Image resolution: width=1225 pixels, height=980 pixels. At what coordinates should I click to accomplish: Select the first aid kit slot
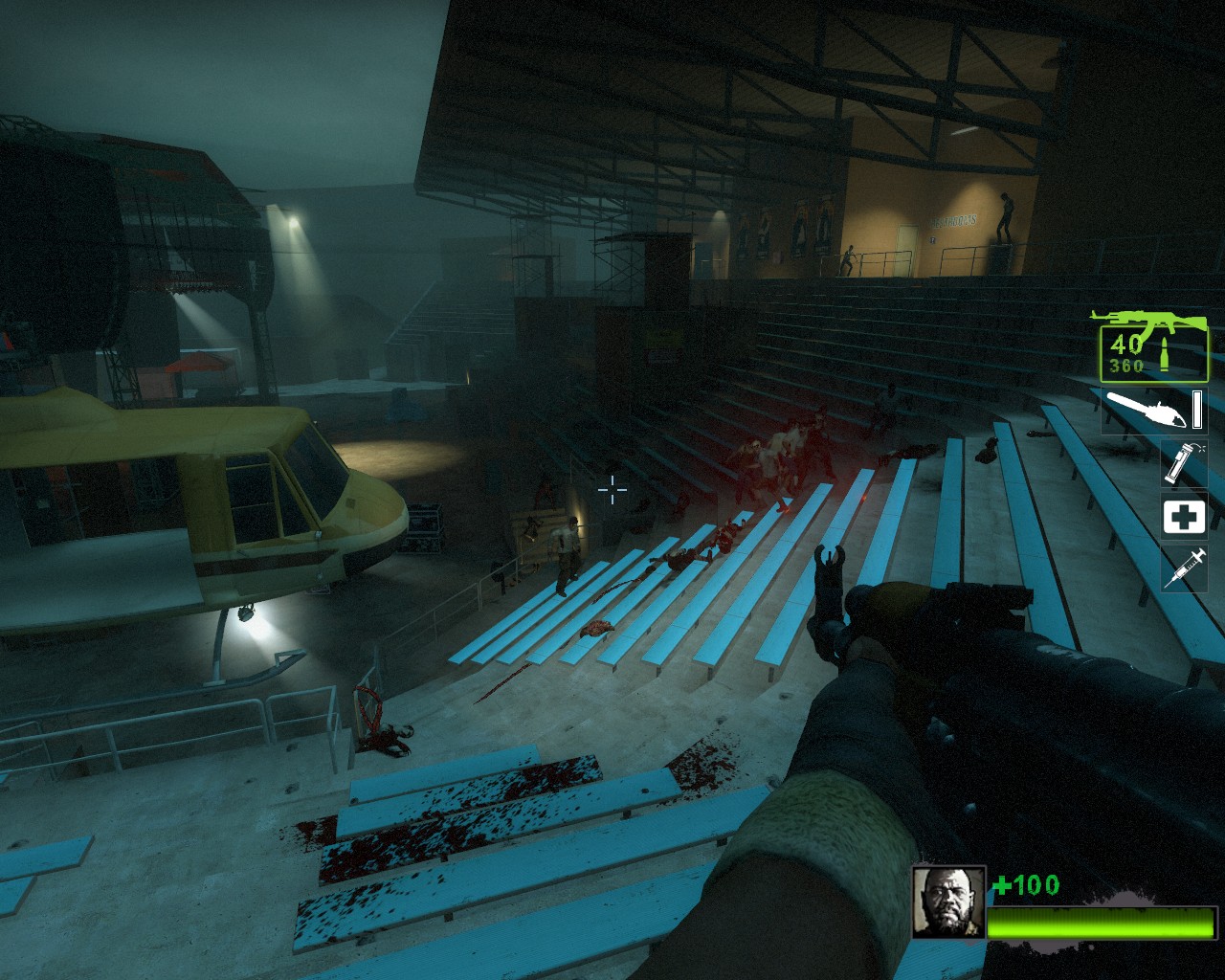coord(1184,517)
